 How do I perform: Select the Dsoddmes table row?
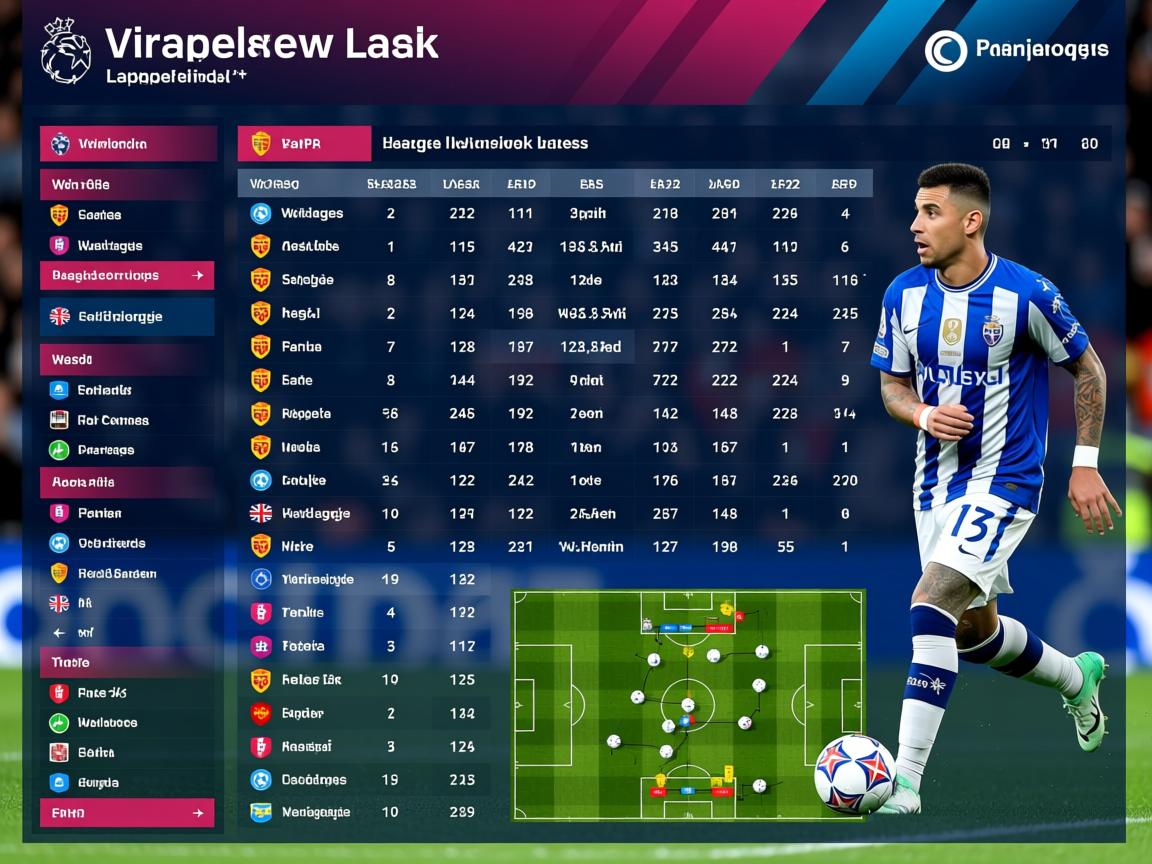tap(312, 779)
